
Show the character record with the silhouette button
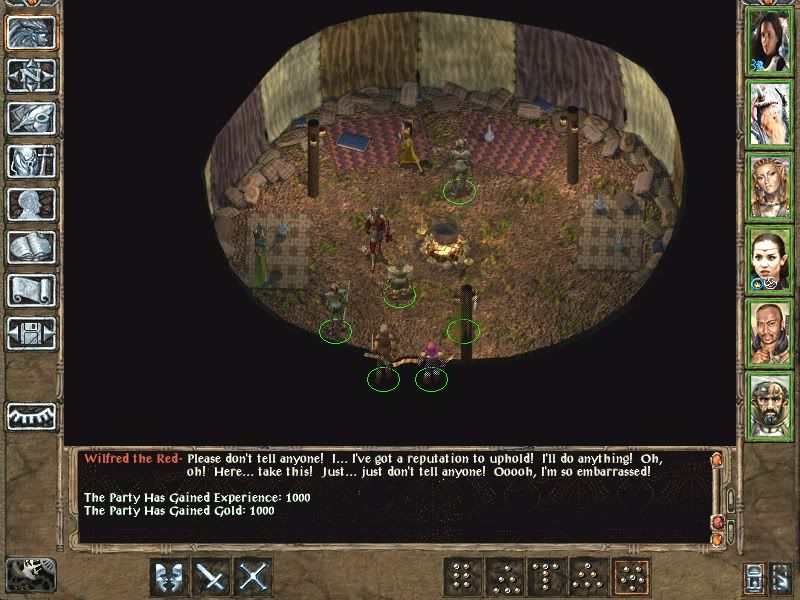click(31, 204)
